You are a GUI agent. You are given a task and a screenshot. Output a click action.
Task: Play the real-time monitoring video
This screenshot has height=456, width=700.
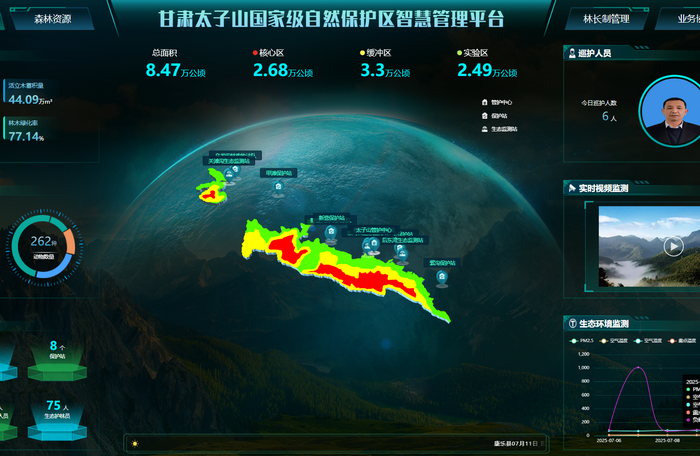click(673, 246)
